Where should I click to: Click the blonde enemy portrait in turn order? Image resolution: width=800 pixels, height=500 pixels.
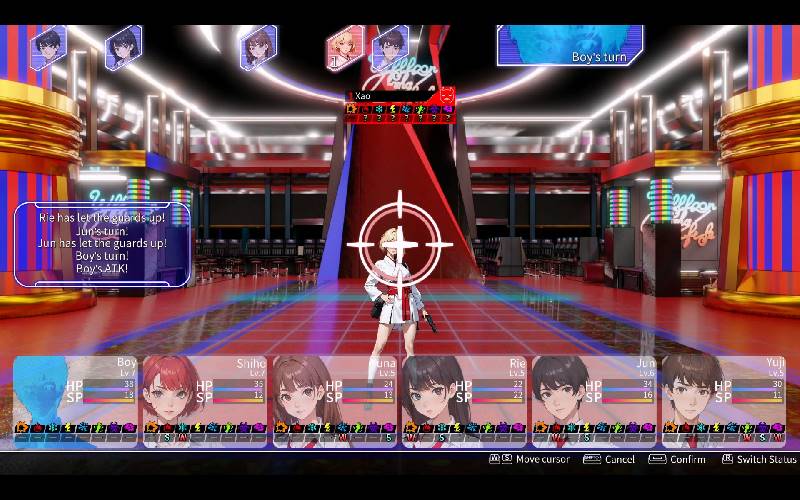tap(344, 45)
